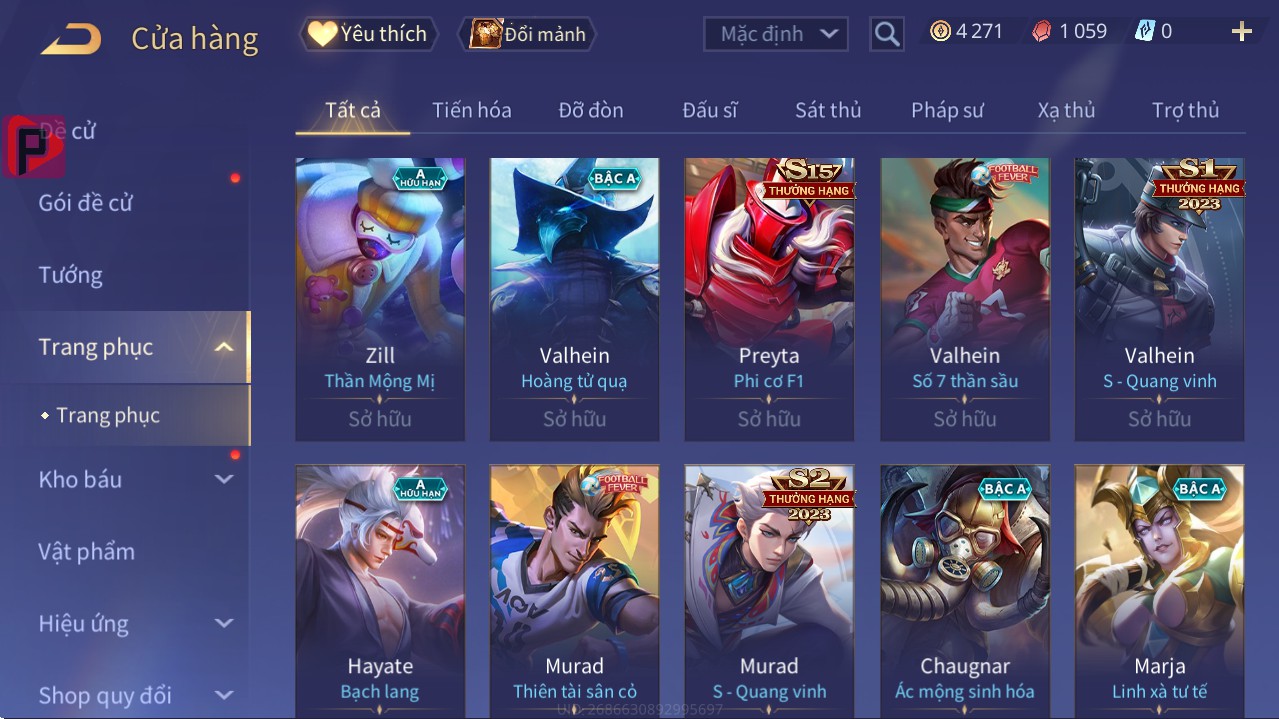Go back using the arrow button
The image size is (1279, 719).
point(71,38)
